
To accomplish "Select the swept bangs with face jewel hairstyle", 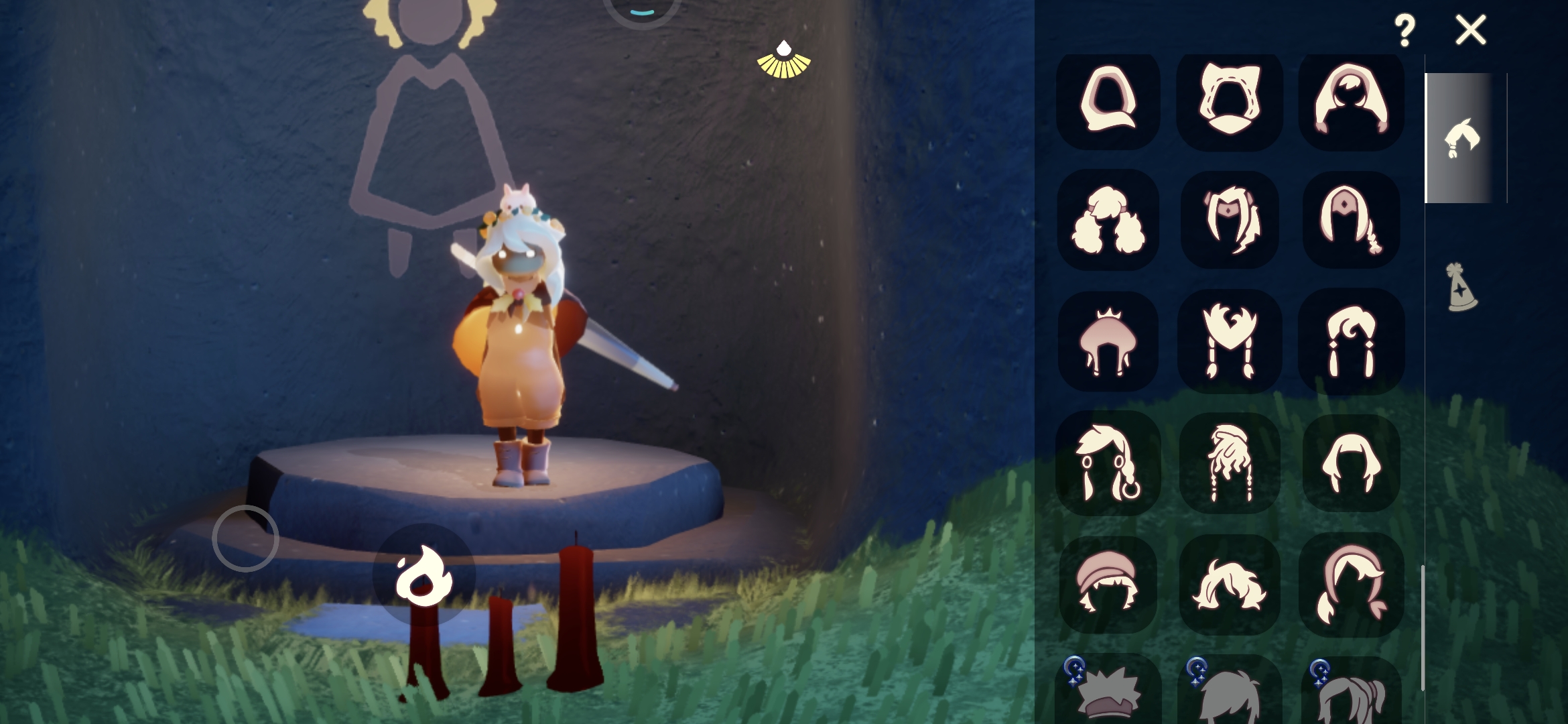I will [x=1229, y=220].
